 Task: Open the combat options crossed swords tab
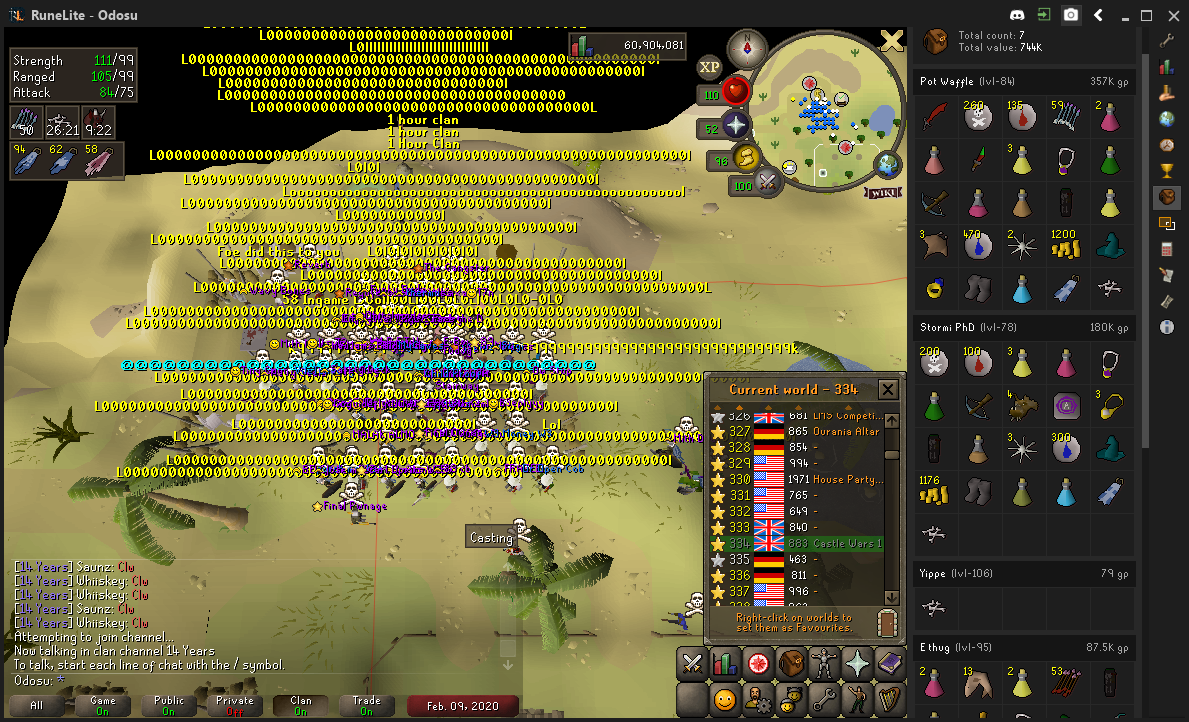[693, 662]
